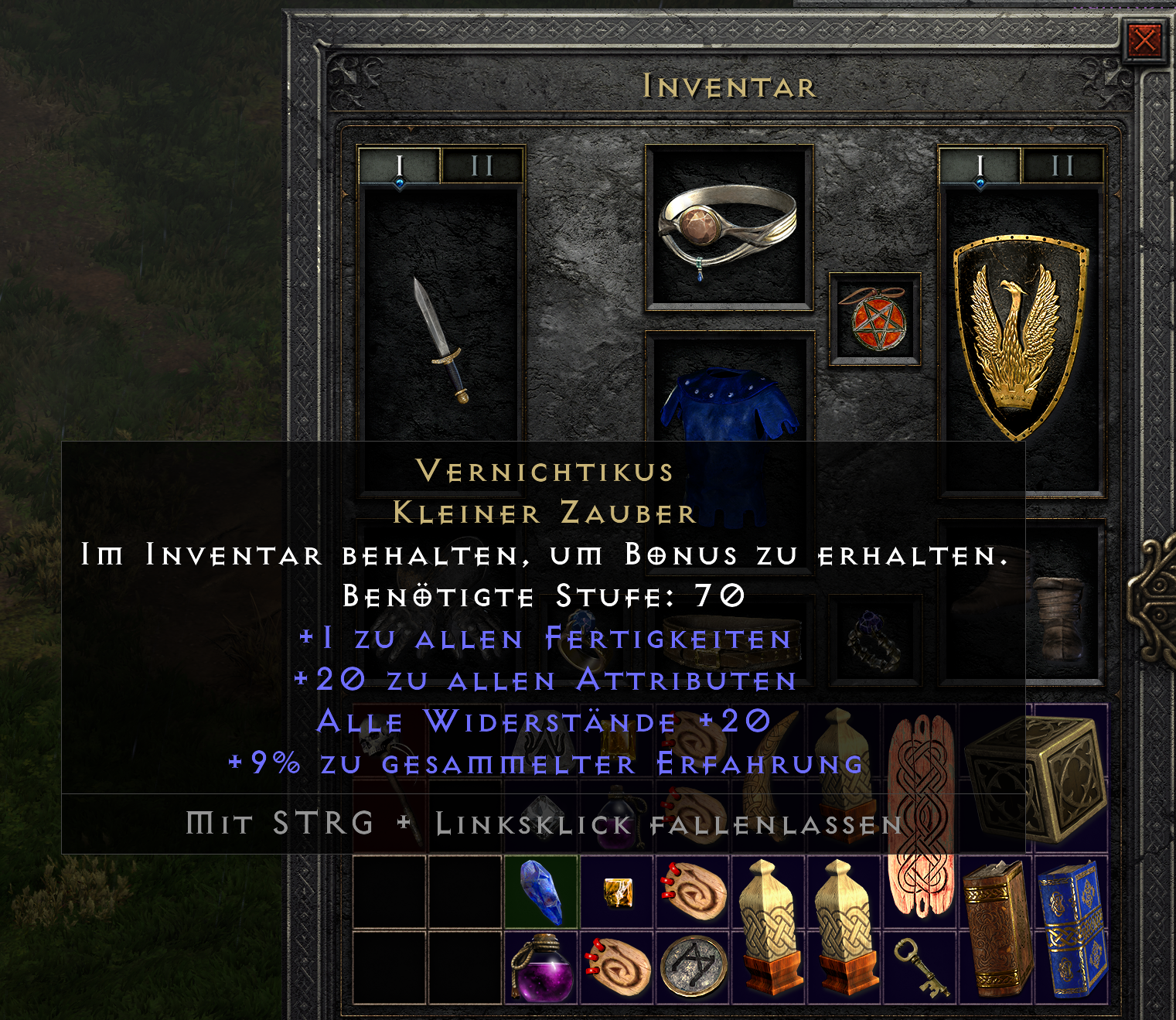Select the blue body armor

[x=729, y=418]
